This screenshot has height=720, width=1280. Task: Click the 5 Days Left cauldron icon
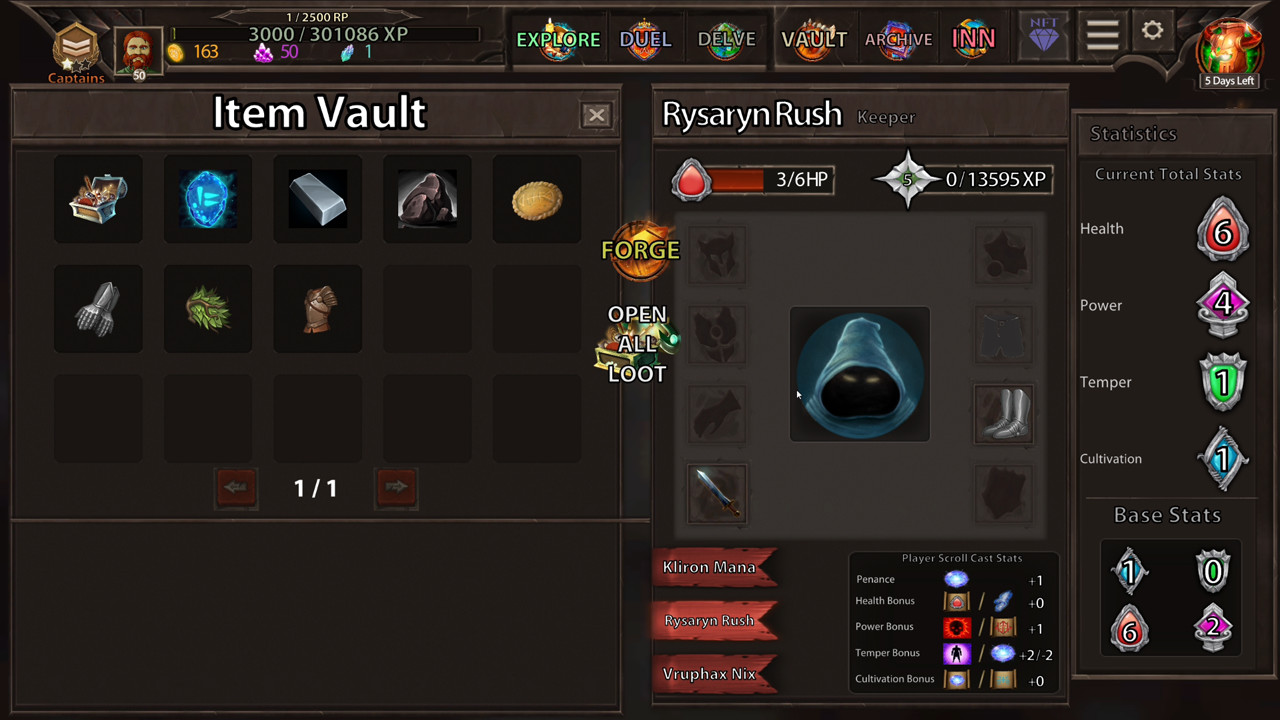point(1229,48)
